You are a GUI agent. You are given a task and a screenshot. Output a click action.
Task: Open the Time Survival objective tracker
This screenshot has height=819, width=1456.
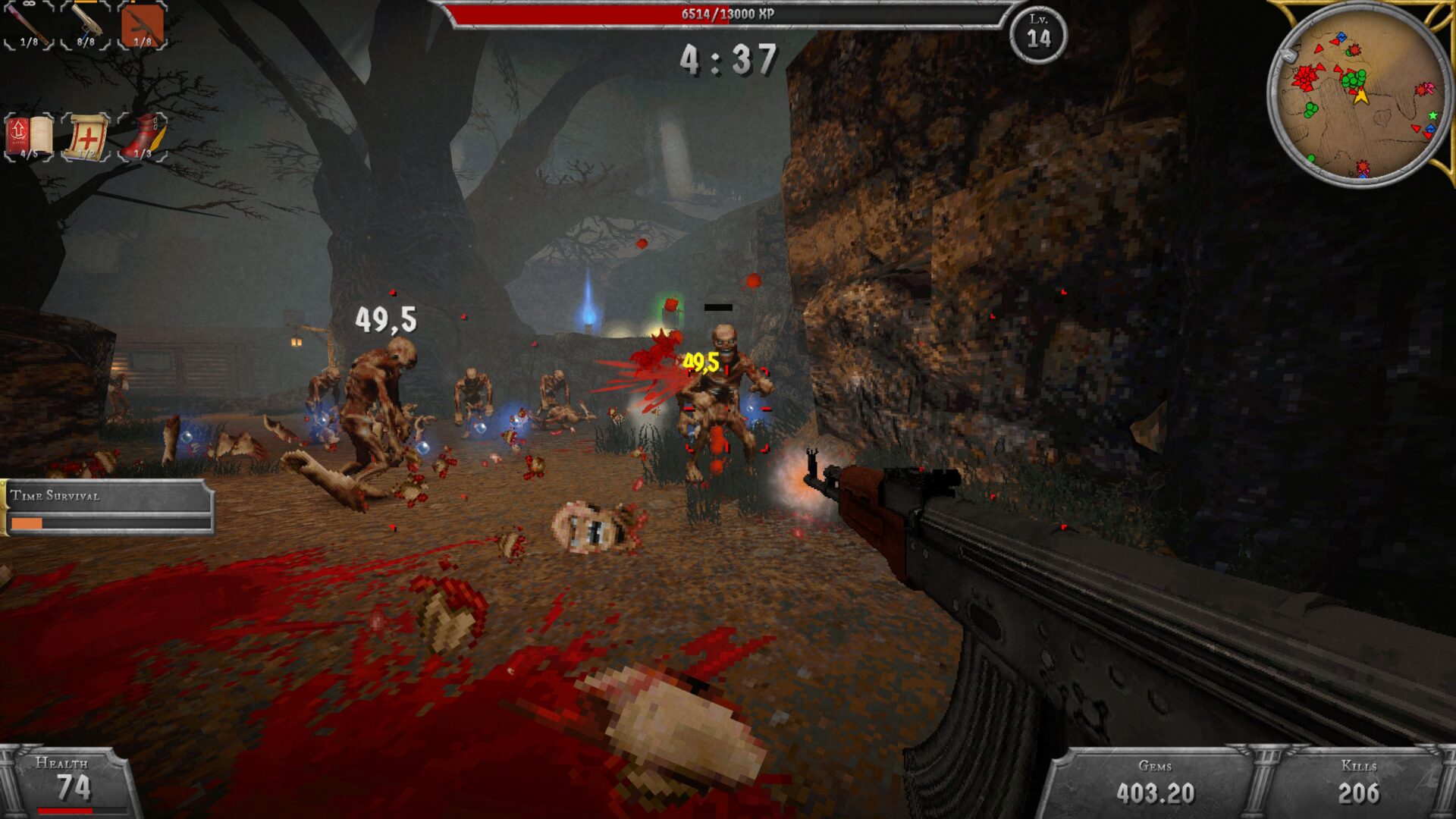tap(107, 507)
